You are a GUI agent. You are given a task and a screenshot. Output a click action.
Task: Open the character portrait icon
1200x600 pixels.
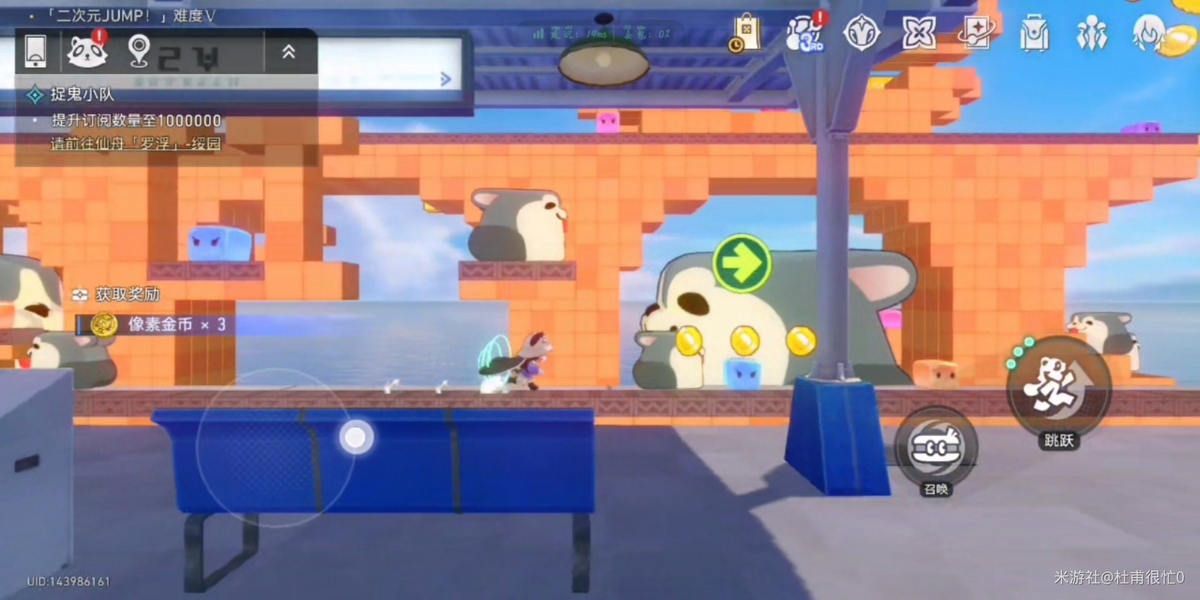coord(1150,32)
